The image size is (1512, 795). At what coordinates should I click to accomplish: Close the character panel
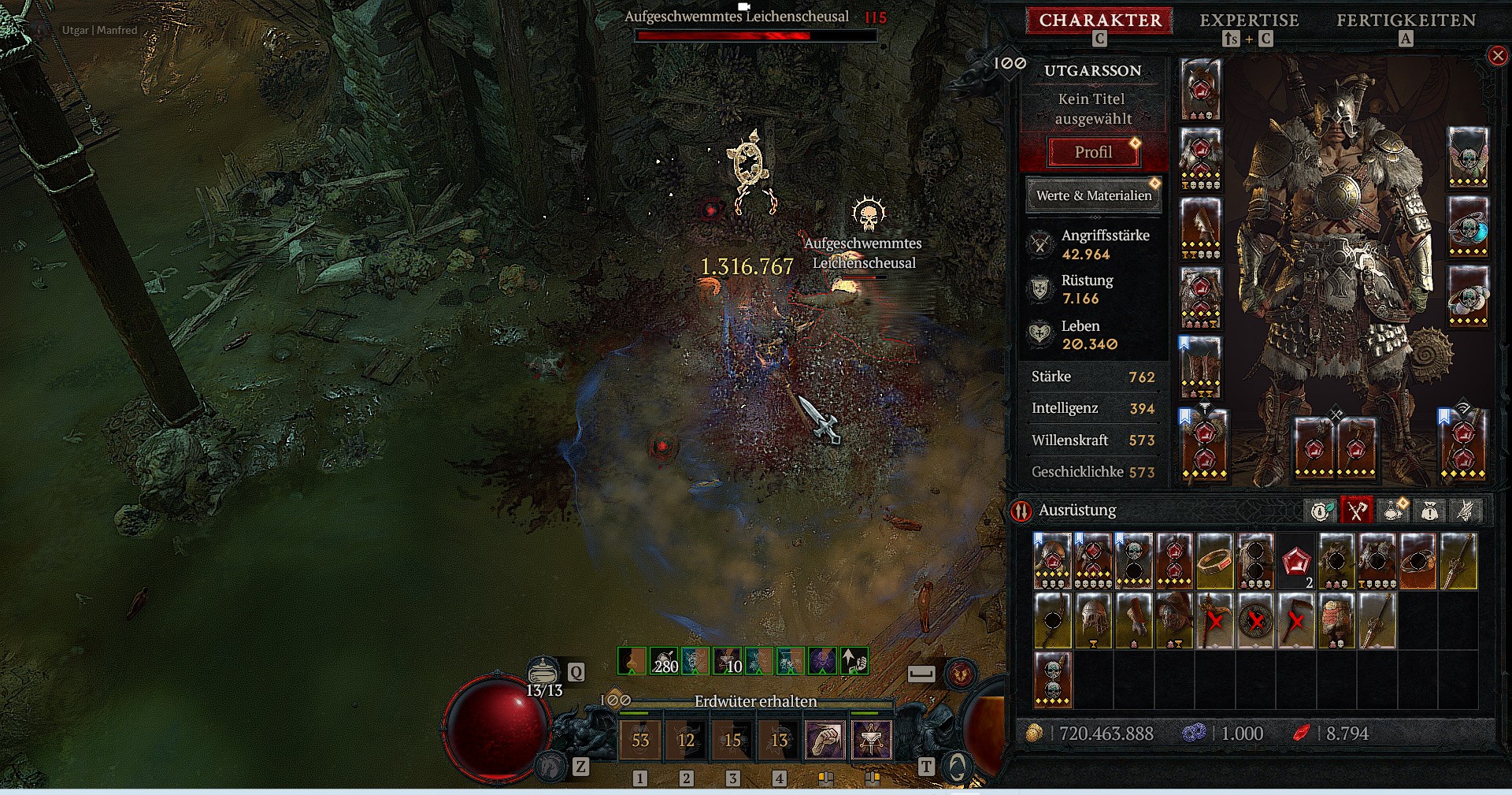coord(1497,55)
